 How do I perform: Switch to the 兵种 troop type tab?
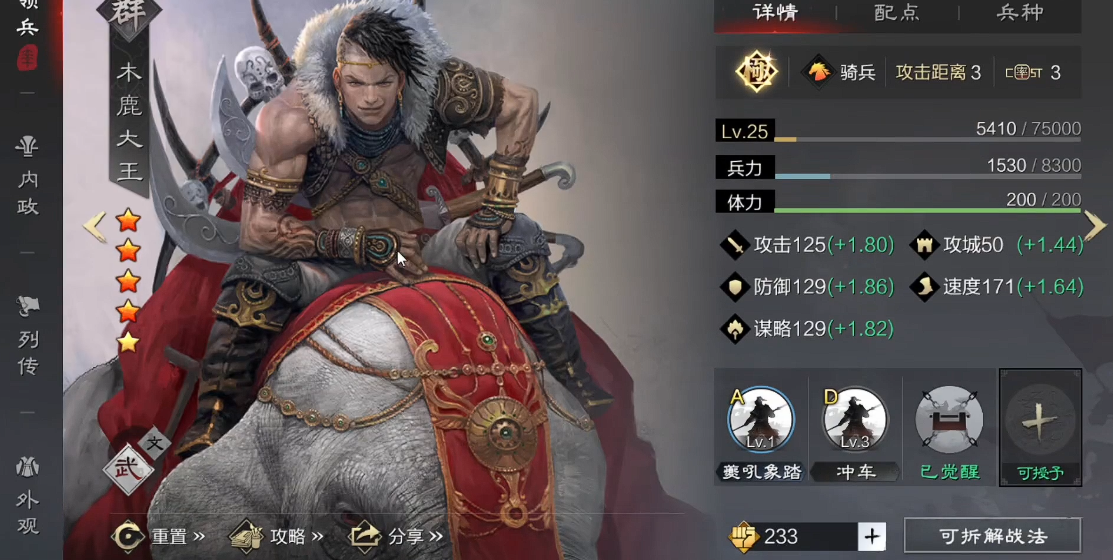(x=1020, y=14)
